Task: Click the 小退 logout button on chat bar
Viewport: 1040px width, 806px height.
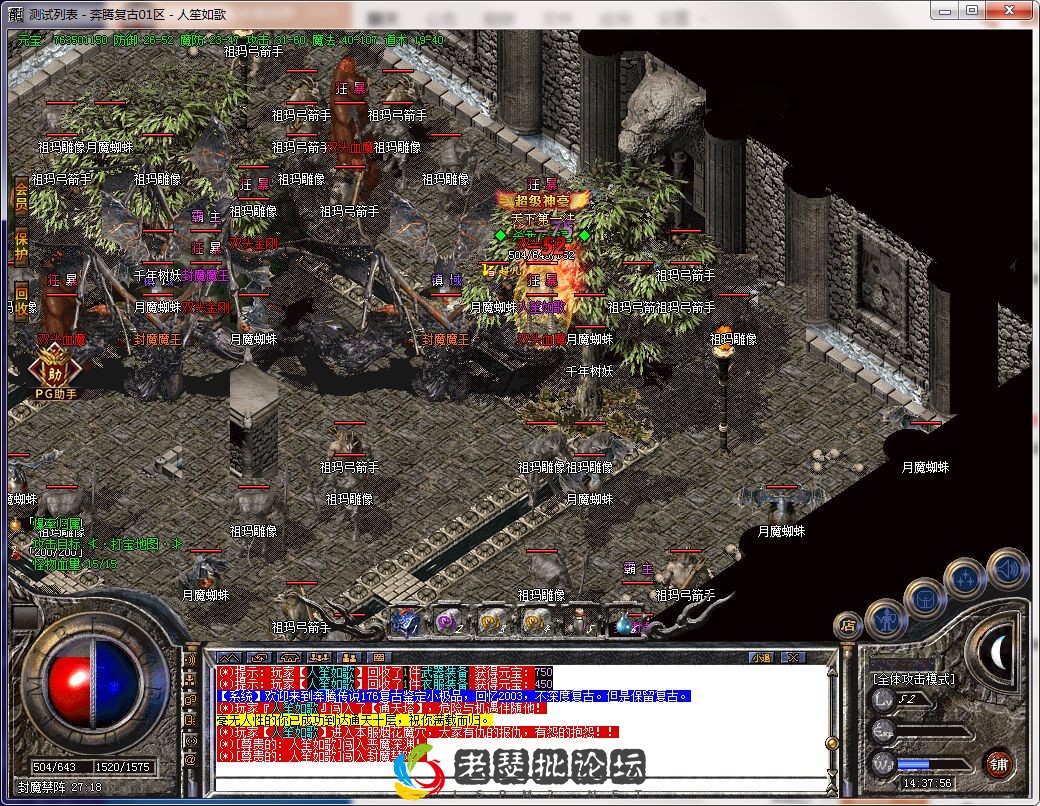Action: pyautogui.click(x=761, y=657)
